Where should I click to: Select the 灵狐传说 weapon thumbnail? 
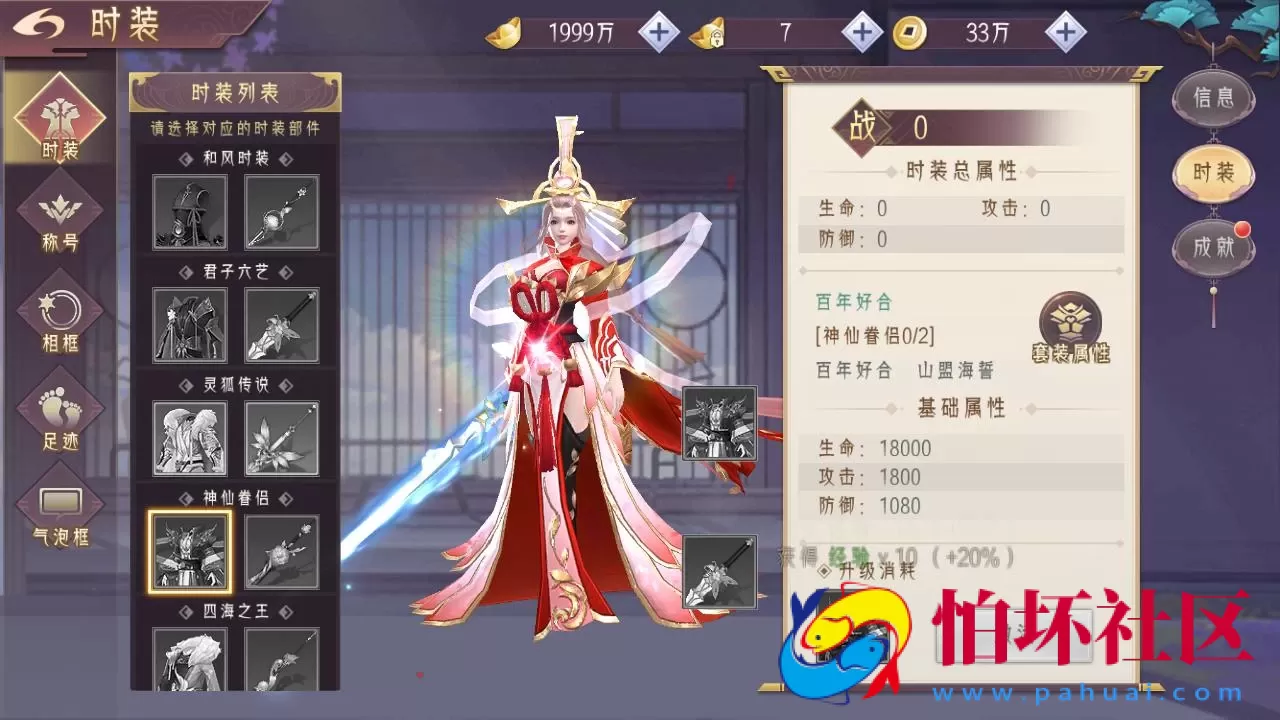coord(282,438)
